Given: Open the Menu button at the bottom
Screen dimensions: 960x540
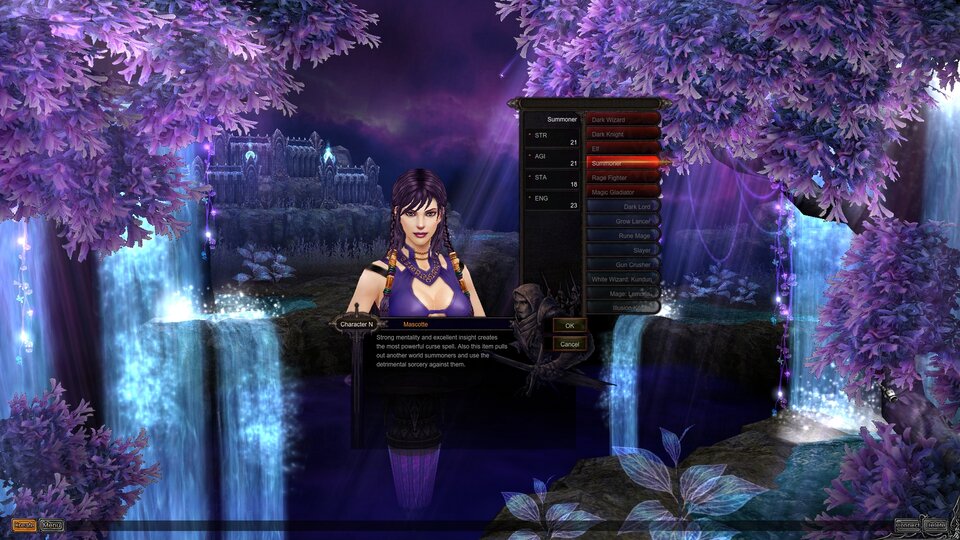Looking at the screenshot, I should tap(52, 525).
